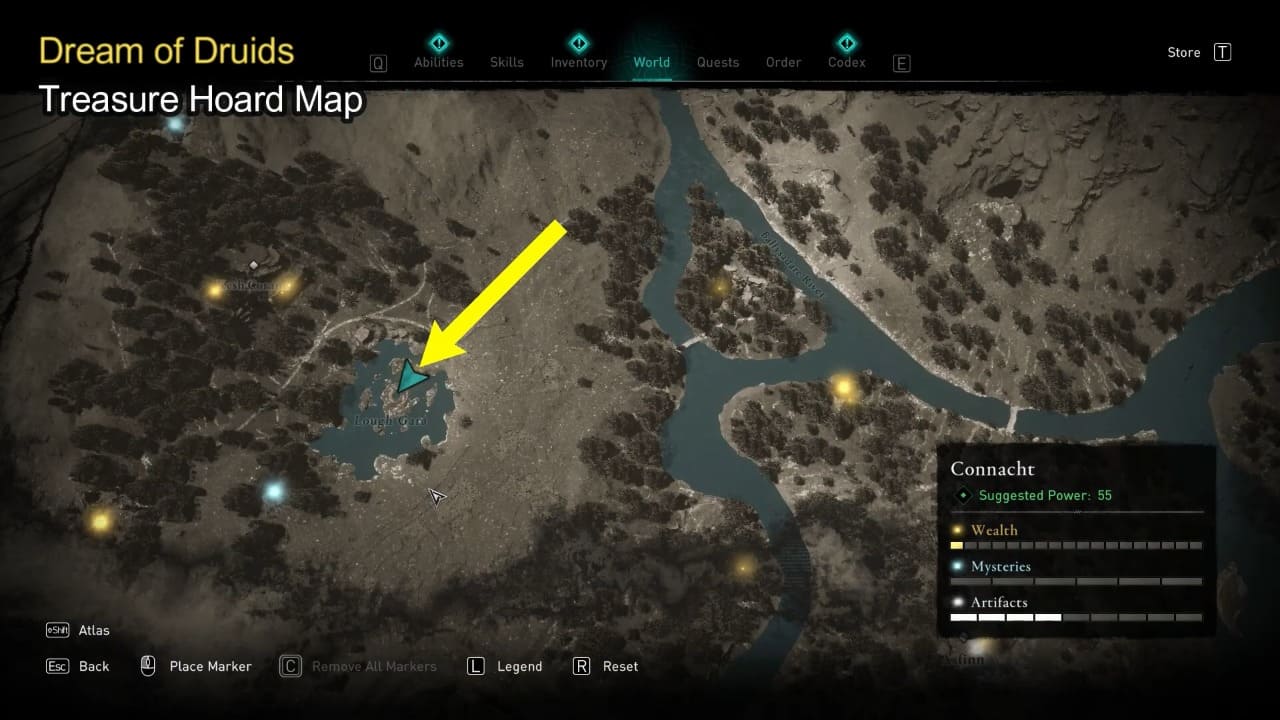This screenshot has height=720, width=1280.
Task: Click the Wealth progress bar
Action: (1077, 545)
